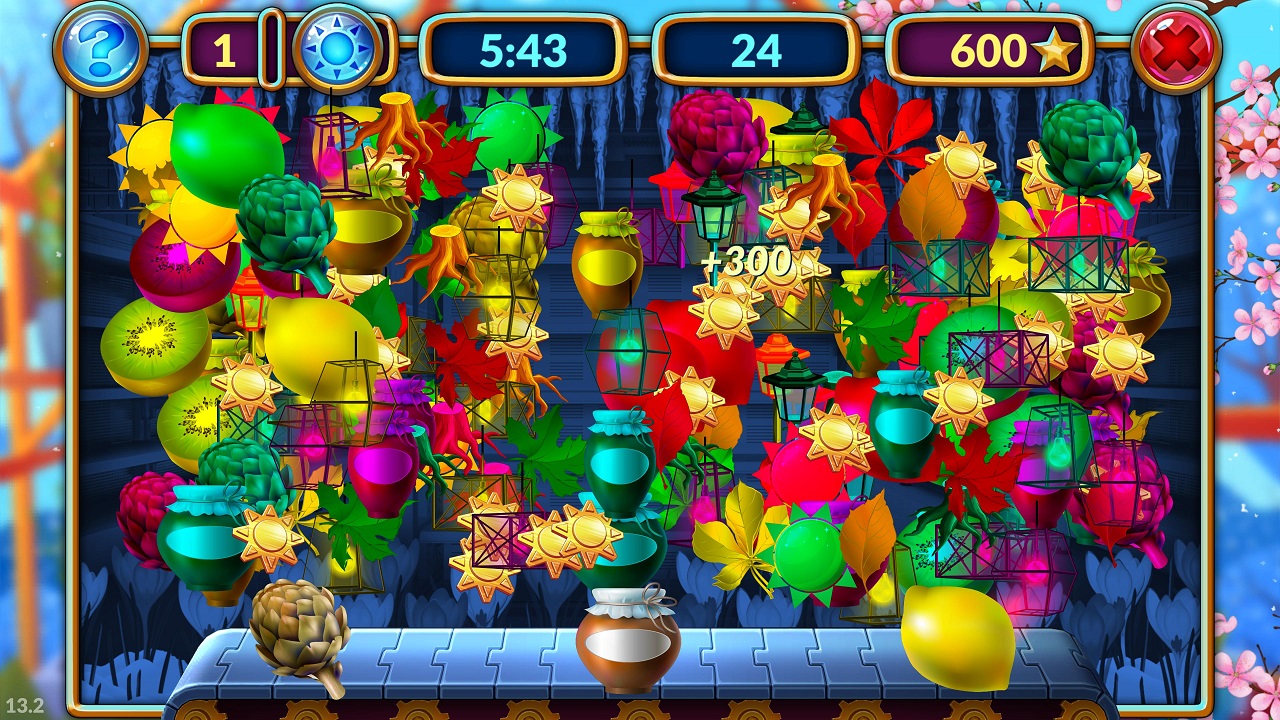Pick the brown jar with white label

[x=627, y=640]
